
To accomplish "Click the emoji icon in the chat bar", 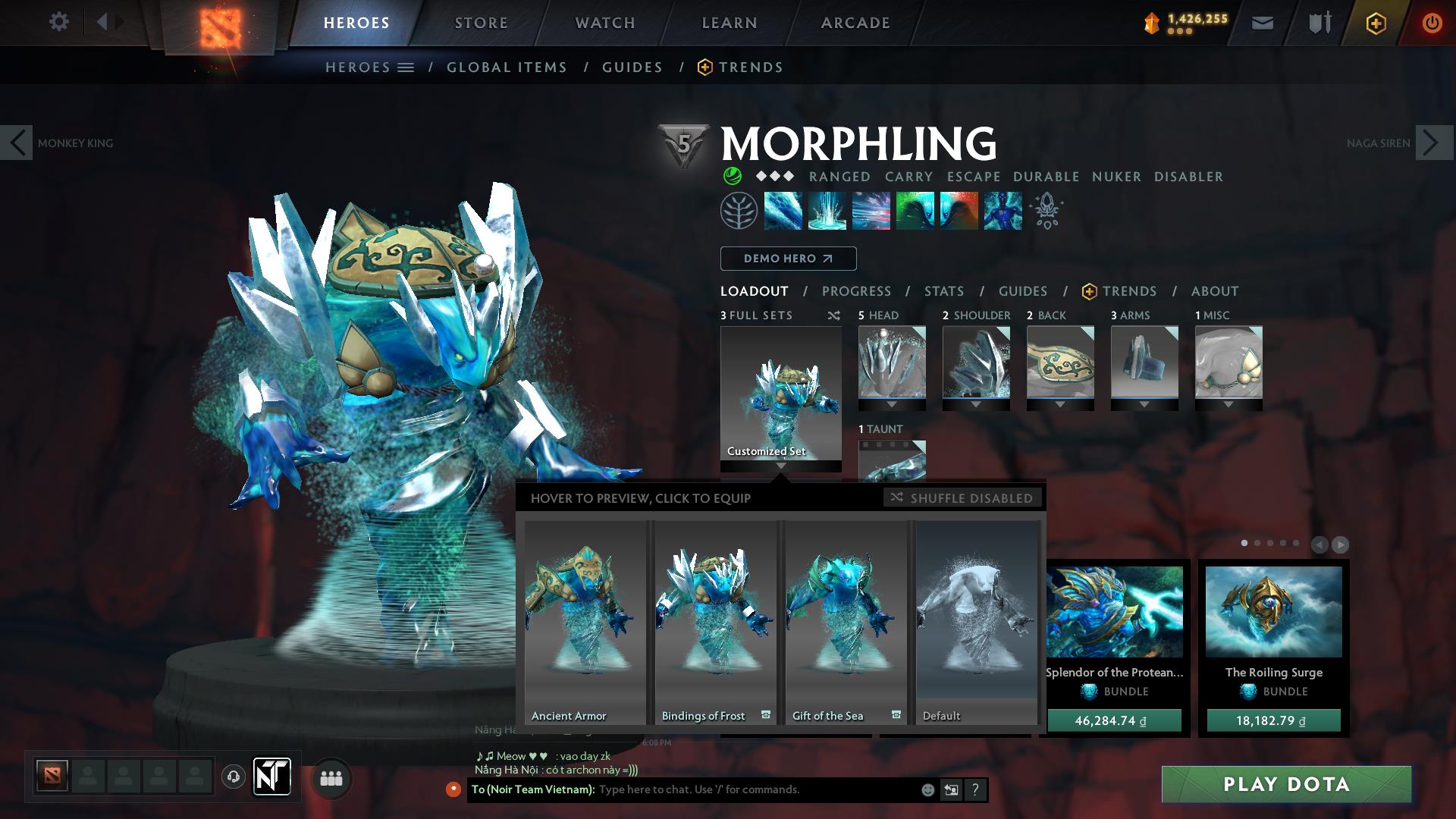I will click(927, 789).
